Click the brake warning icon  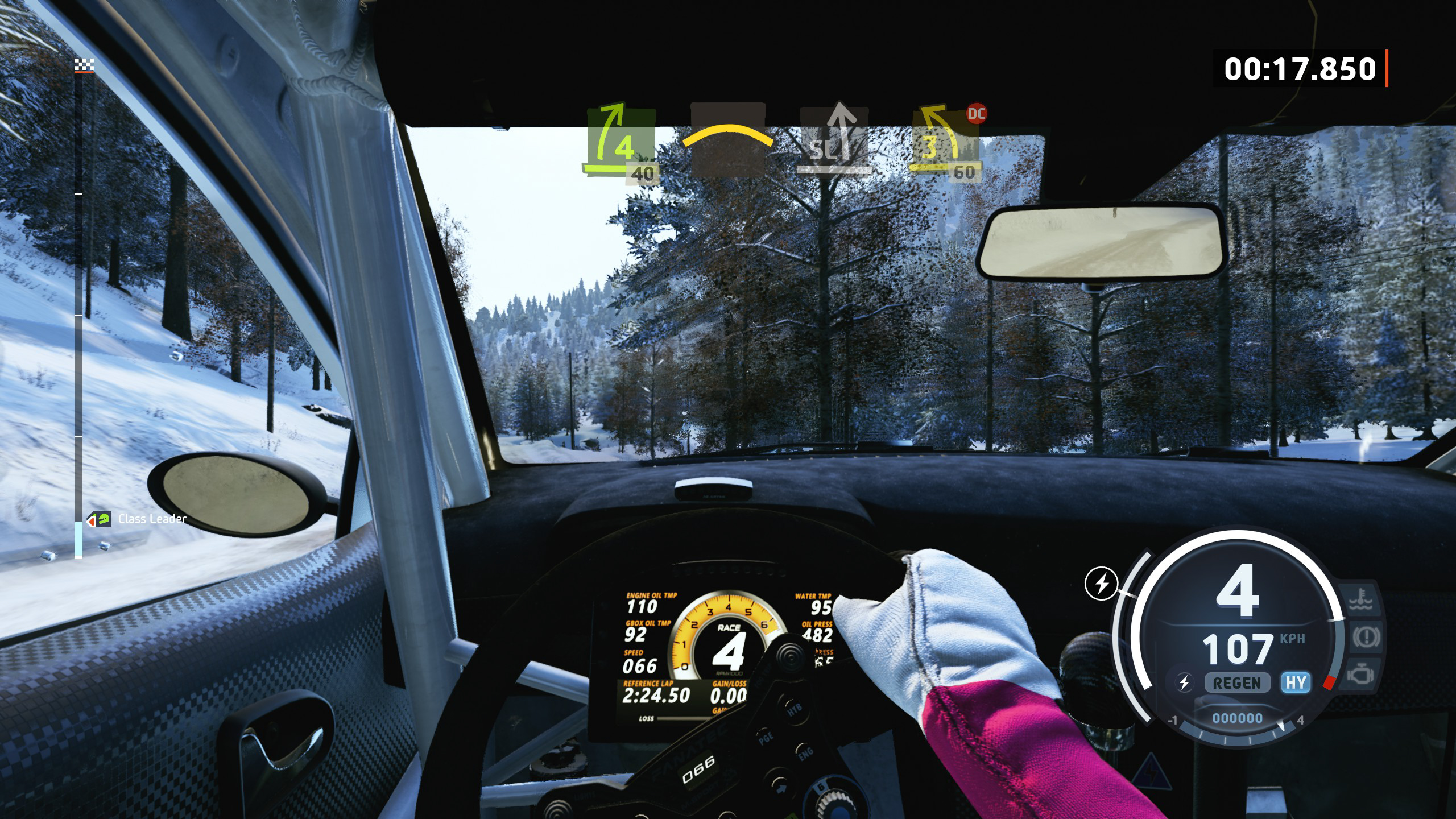[x=1365, y=638]
